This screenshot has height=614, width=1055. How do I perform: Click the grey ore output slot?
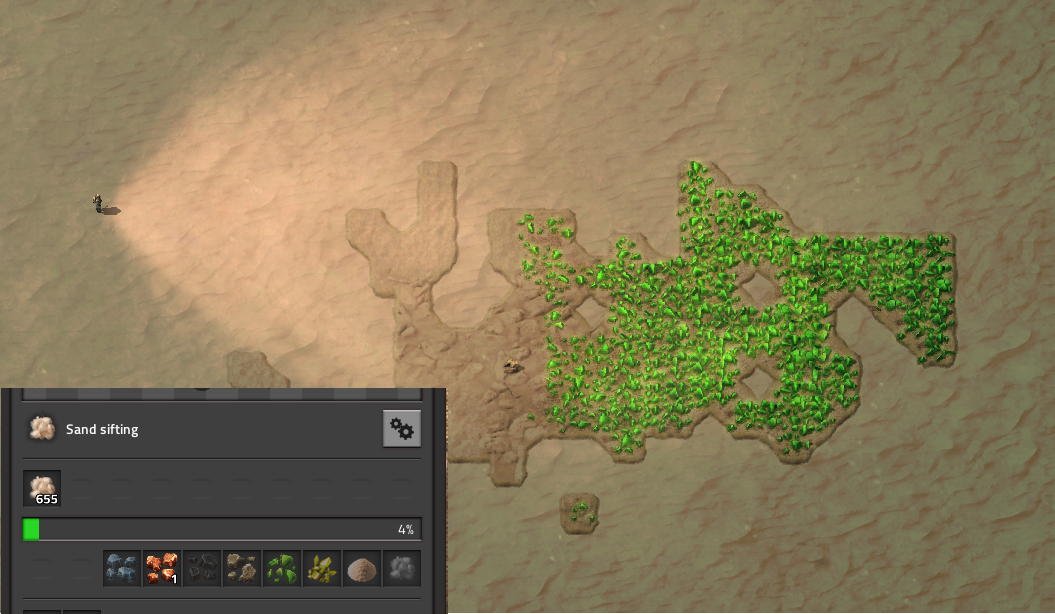[x=402, y=568]
